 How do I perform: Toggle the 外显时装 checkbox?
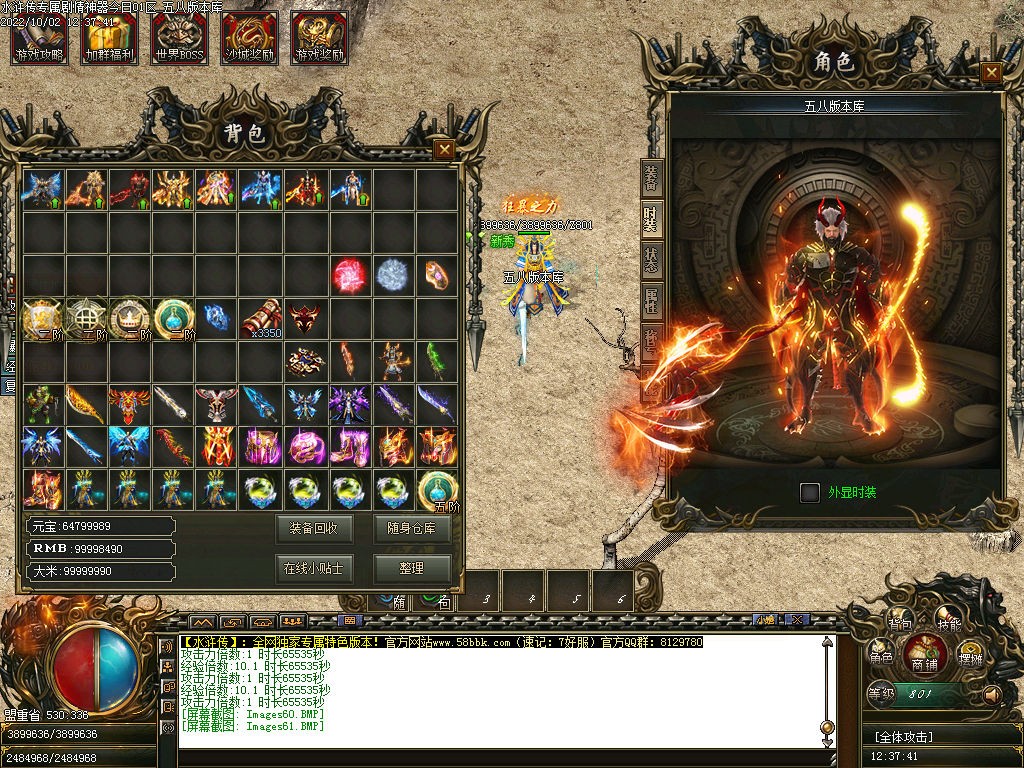click(x=810, y=492)
